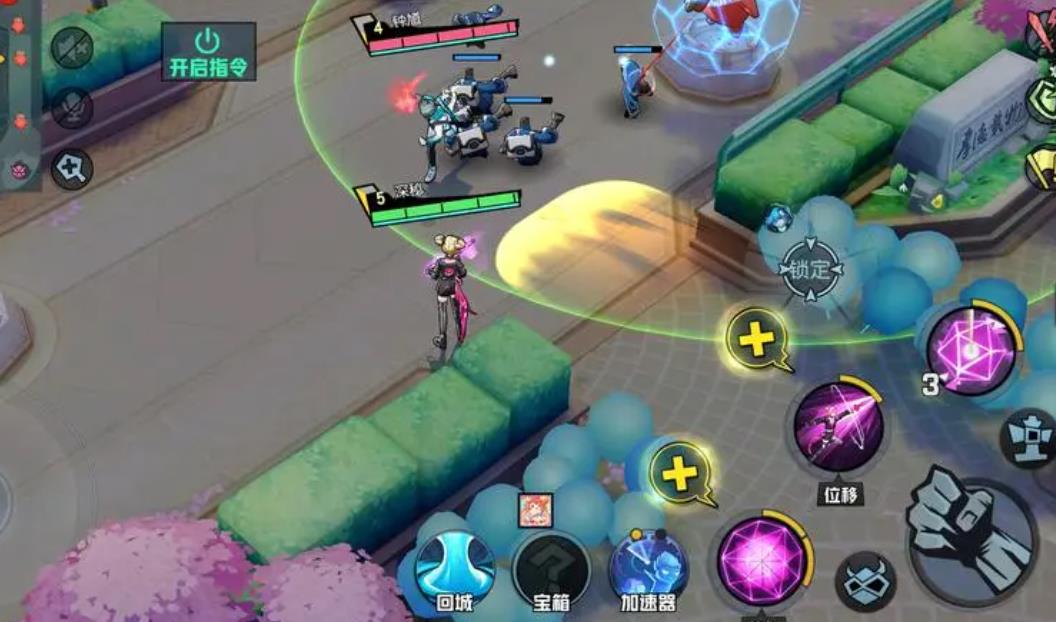Tap the 锁定 target lock button
The image size is (1056, 622).
click(811, 268)
